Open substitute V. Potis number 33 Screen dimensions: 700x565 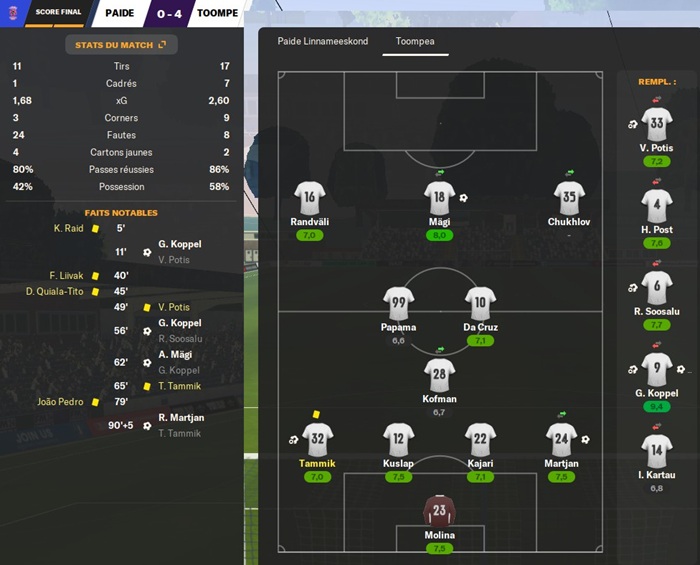tap(656, 126)
